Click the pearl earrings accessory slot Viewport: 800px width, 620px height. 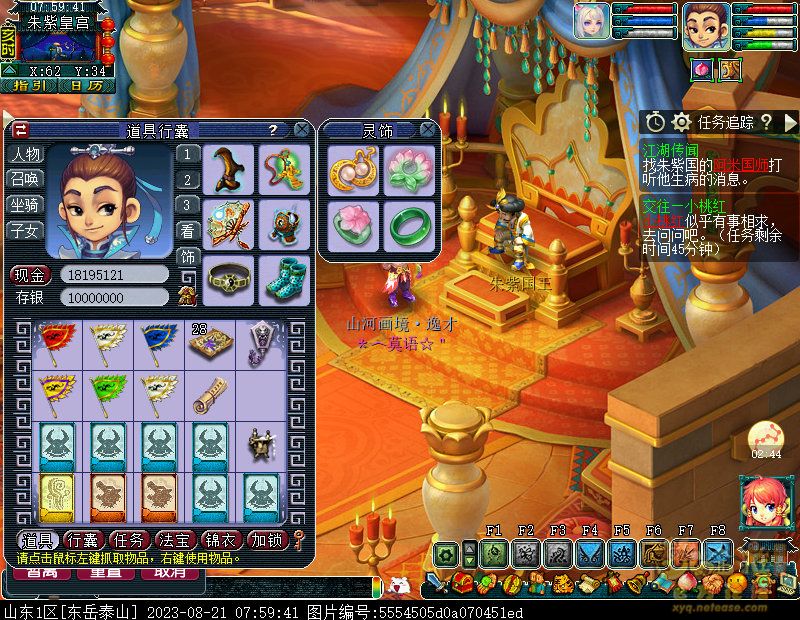point(350,168)
